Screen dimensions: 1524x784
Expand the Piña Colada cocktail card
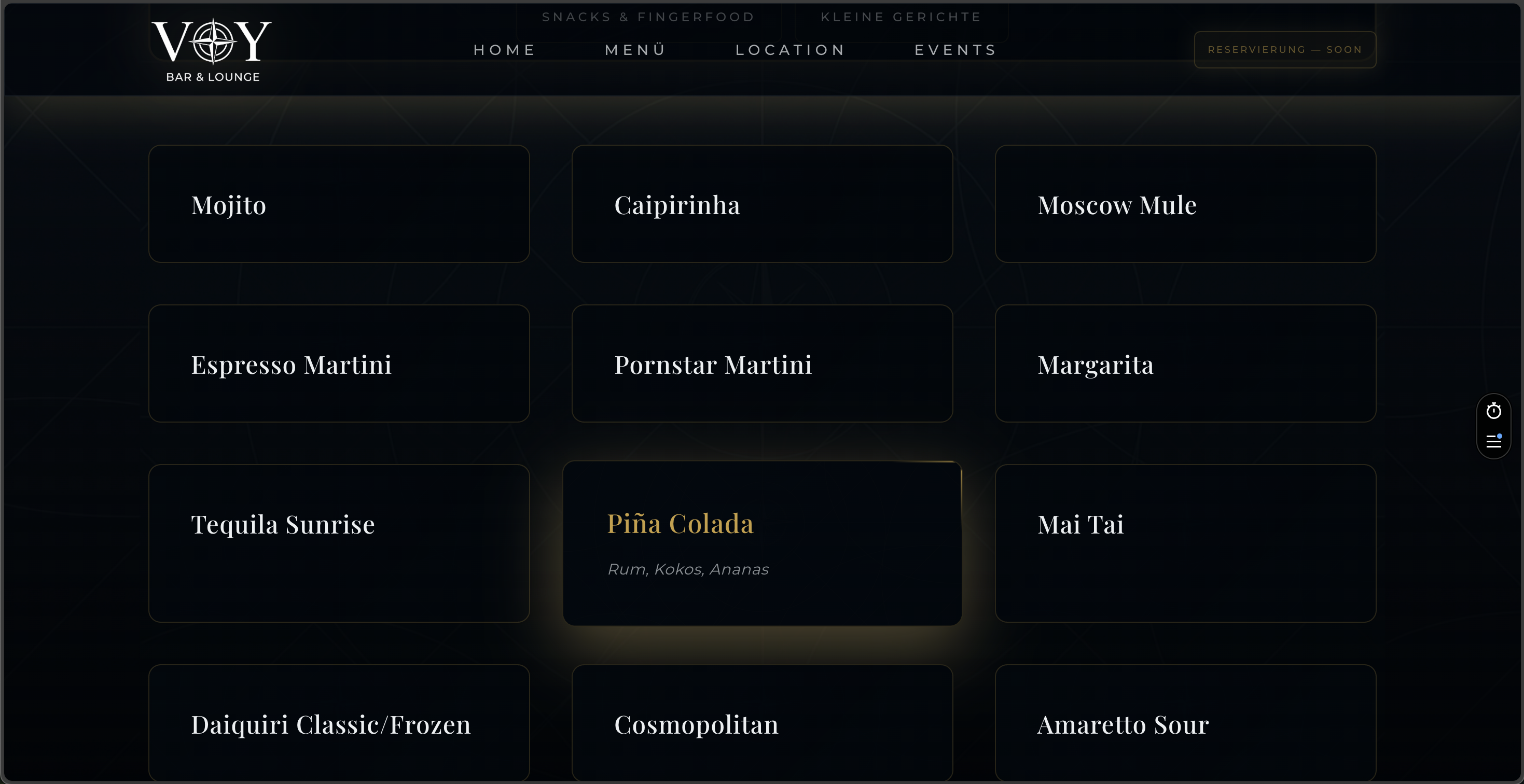pyautogui.click(x=762, y=543)
